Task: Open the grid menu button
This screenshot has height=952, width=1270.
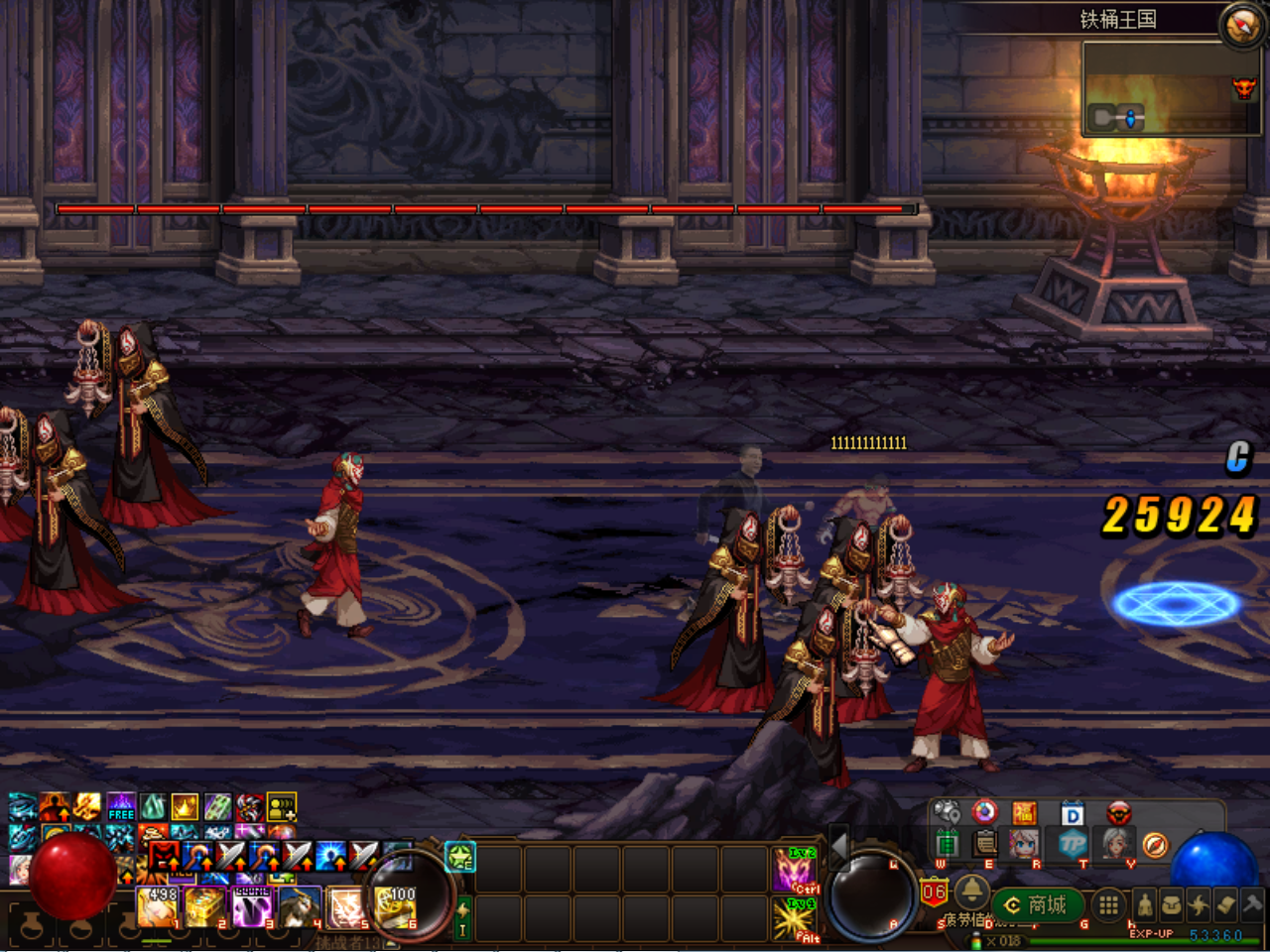Action: pyautogui.click(x=1108, y=904)
